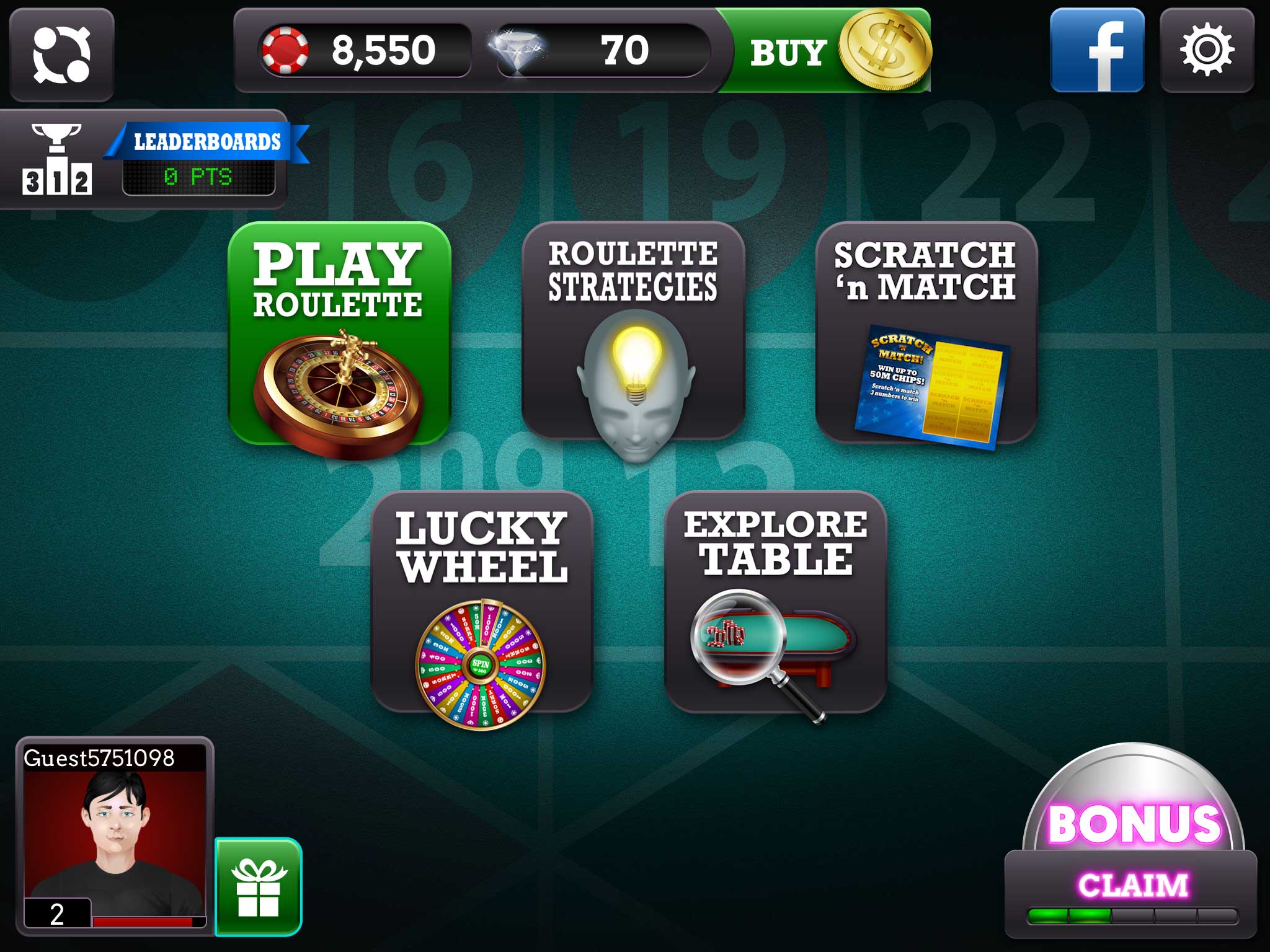Click the circular social icon button
This screenshot has width=1270, height=952.
click(61, 55)
